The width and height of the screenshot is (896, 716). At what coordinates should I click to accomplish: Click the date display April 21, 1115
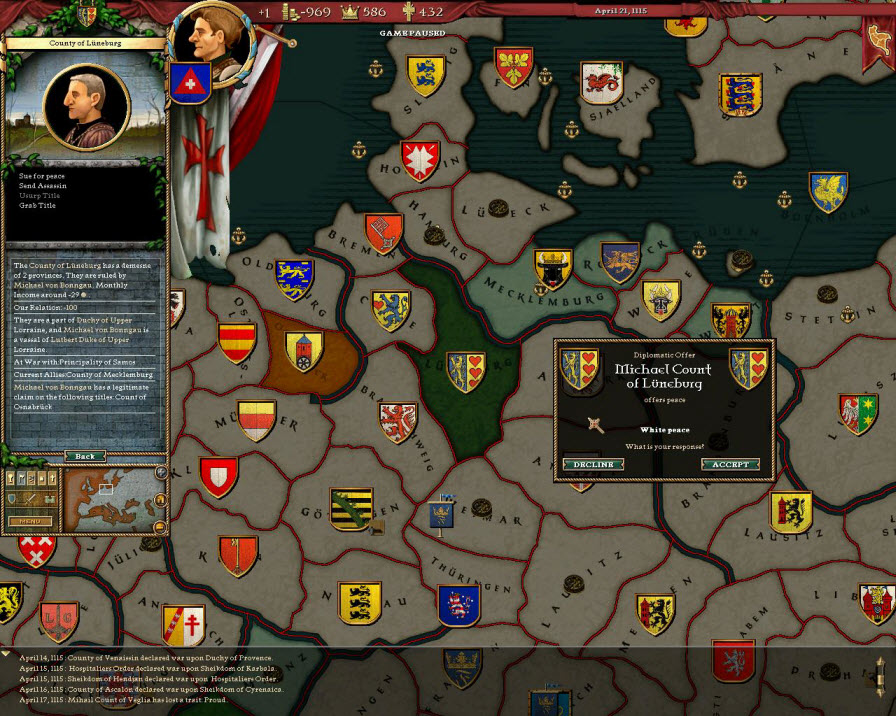pos(620,10)
